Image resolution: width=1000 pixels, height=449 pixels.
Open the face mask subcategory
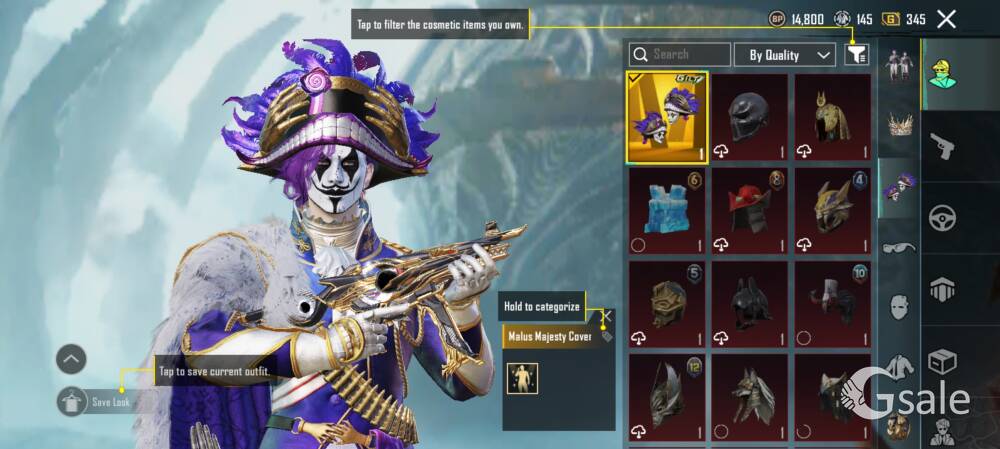pyautogui.click(x=900, y=307)
